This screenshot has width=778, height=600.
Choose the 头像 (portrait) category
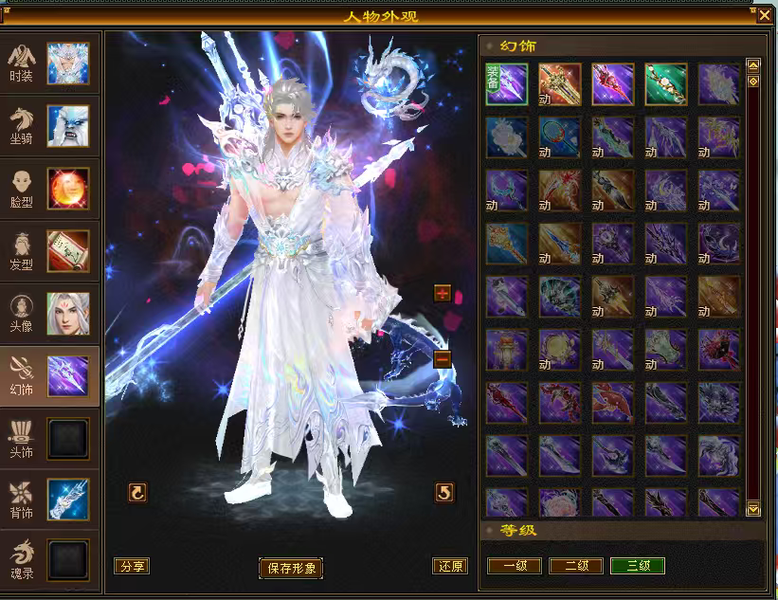(x=50, y=313)
